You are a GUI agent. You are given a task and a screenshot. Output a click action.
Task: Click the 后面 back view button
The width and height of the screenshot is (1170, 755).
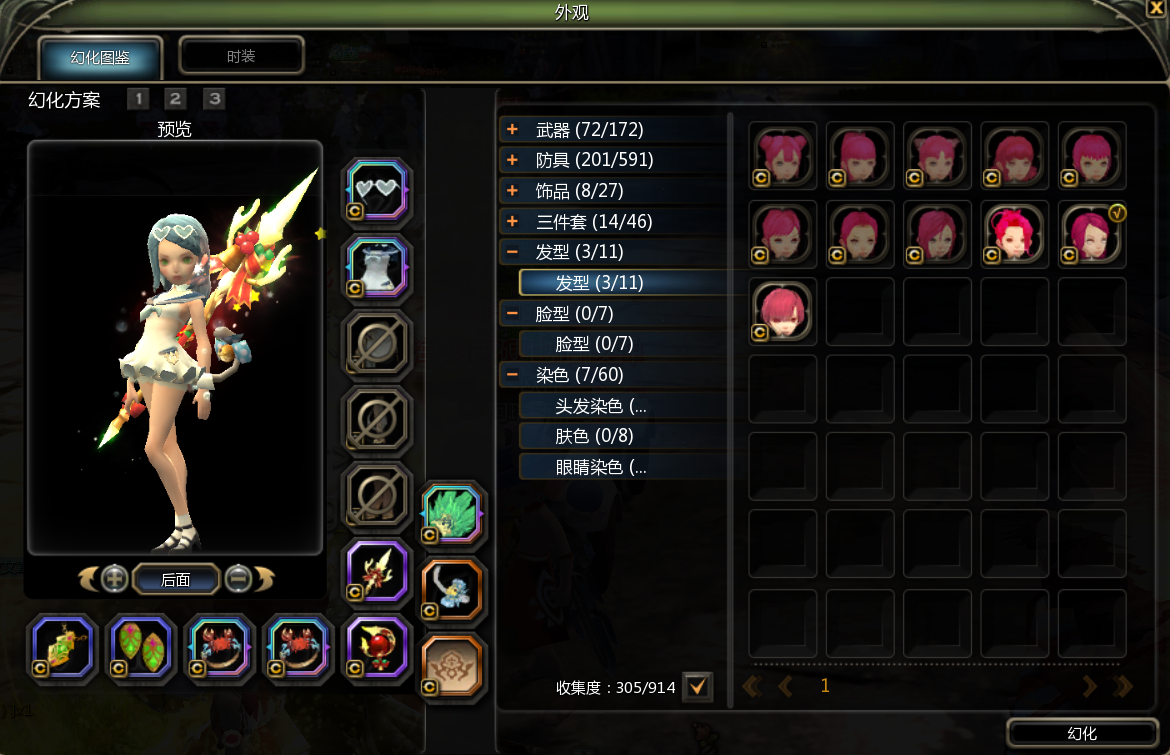(x=175, y=579)
